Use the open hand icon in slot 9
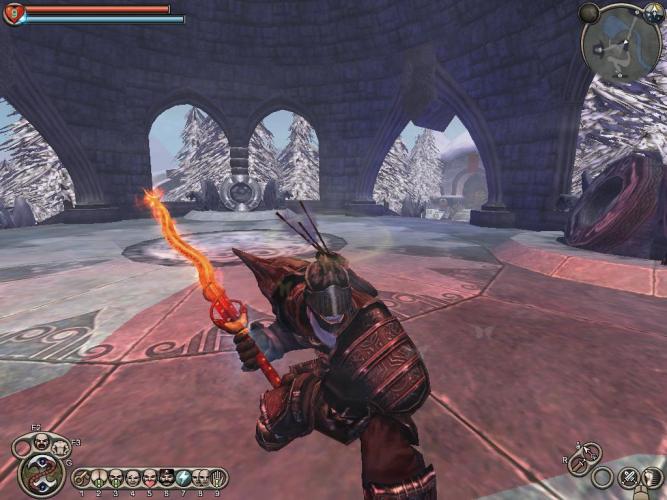667x500 pixels. click(217, 478)
